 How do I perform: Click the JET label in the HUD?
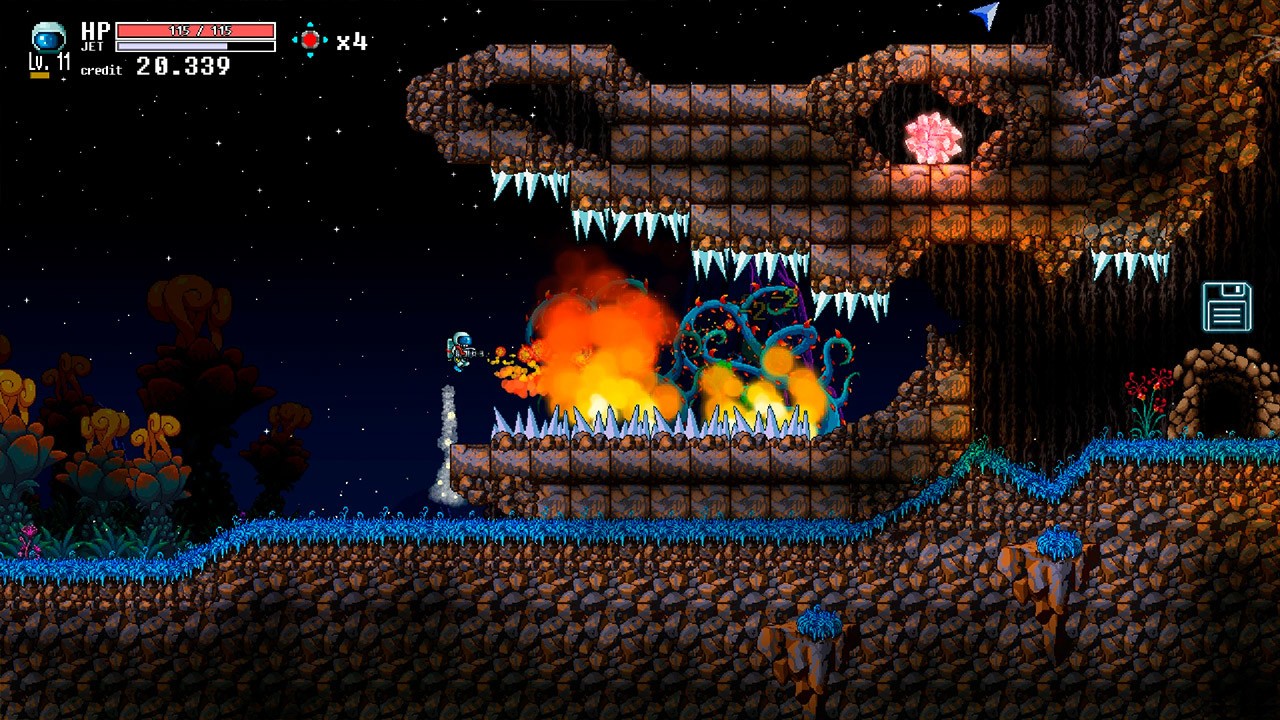pyautogui.click(x=92, y=45)
